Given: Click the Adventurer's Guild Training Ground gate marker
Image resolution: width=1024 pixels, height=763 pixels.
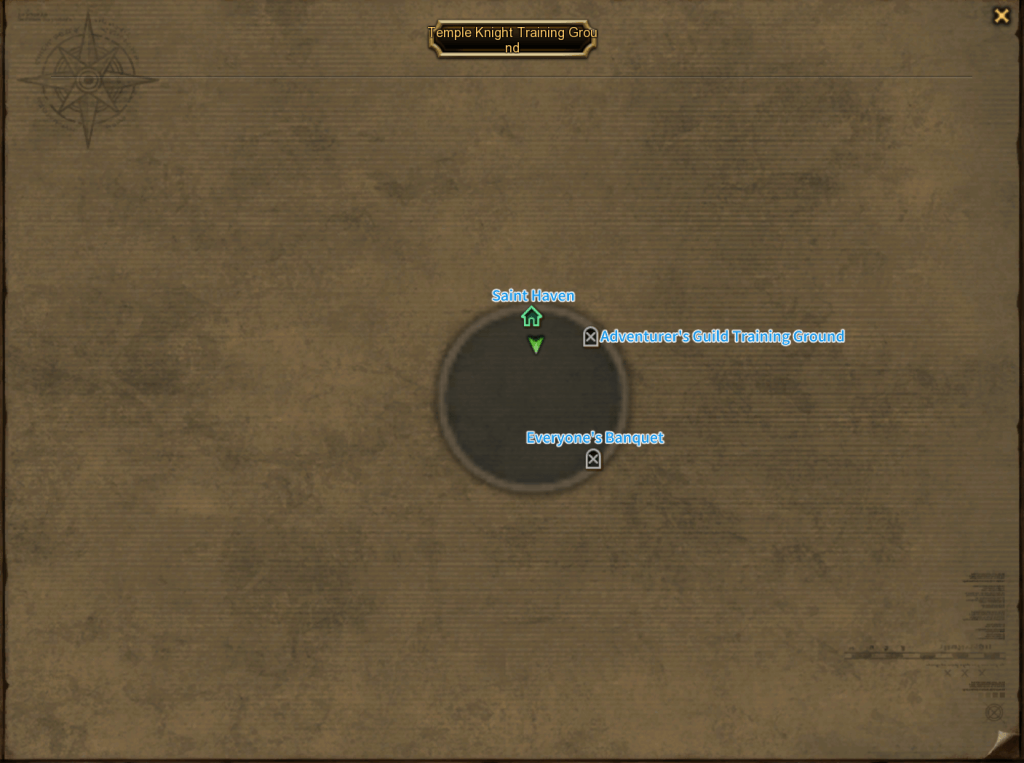Looking at the screenshot, I should coord(590,337).
